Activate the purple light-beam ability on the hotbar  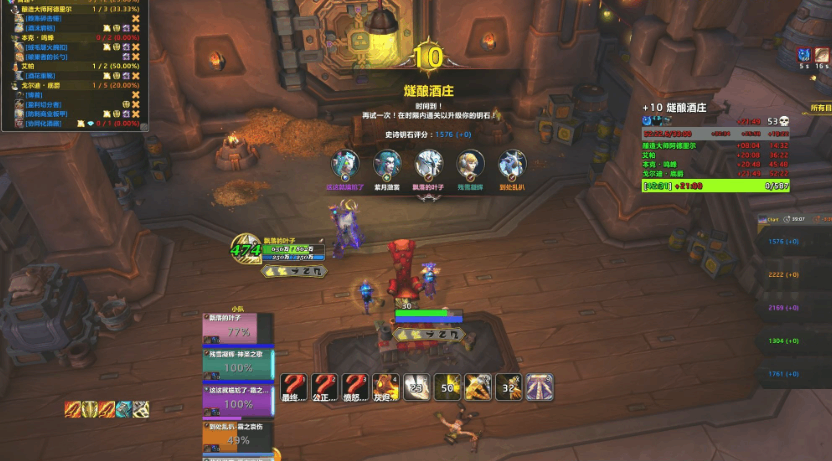(x=540, y=387)
